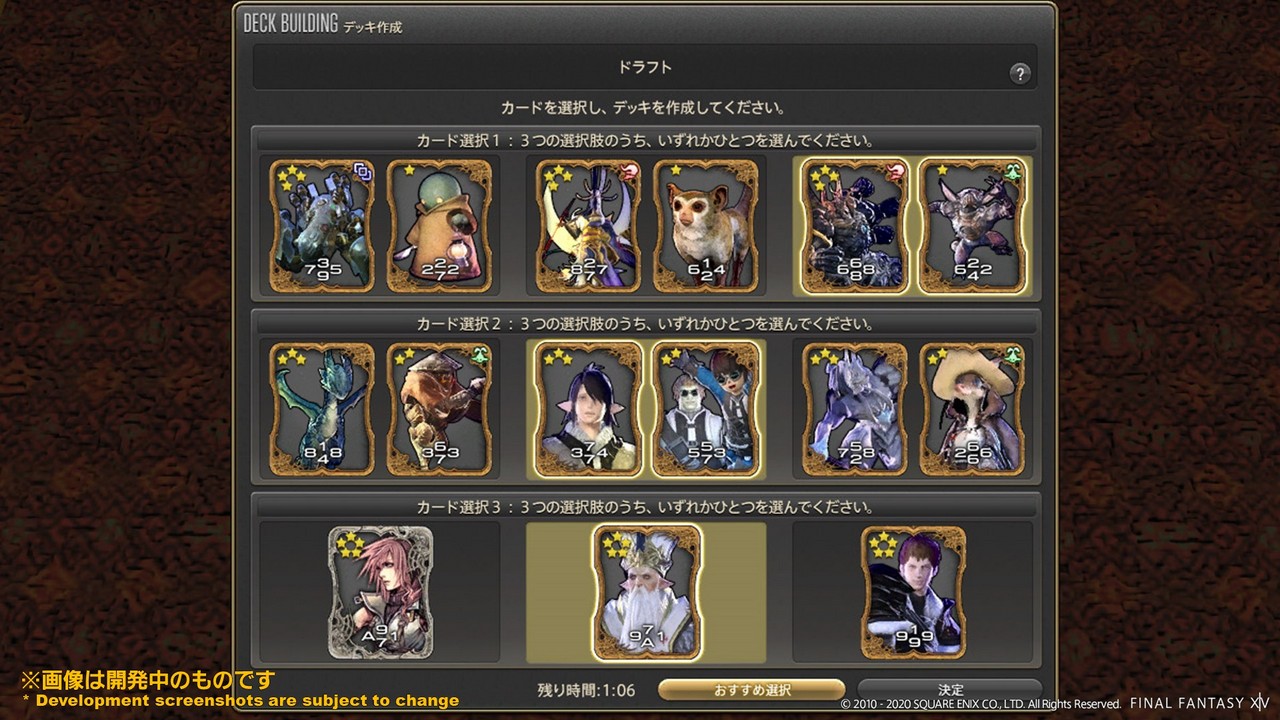Select the dark armored behemoth card

[854, 226]
